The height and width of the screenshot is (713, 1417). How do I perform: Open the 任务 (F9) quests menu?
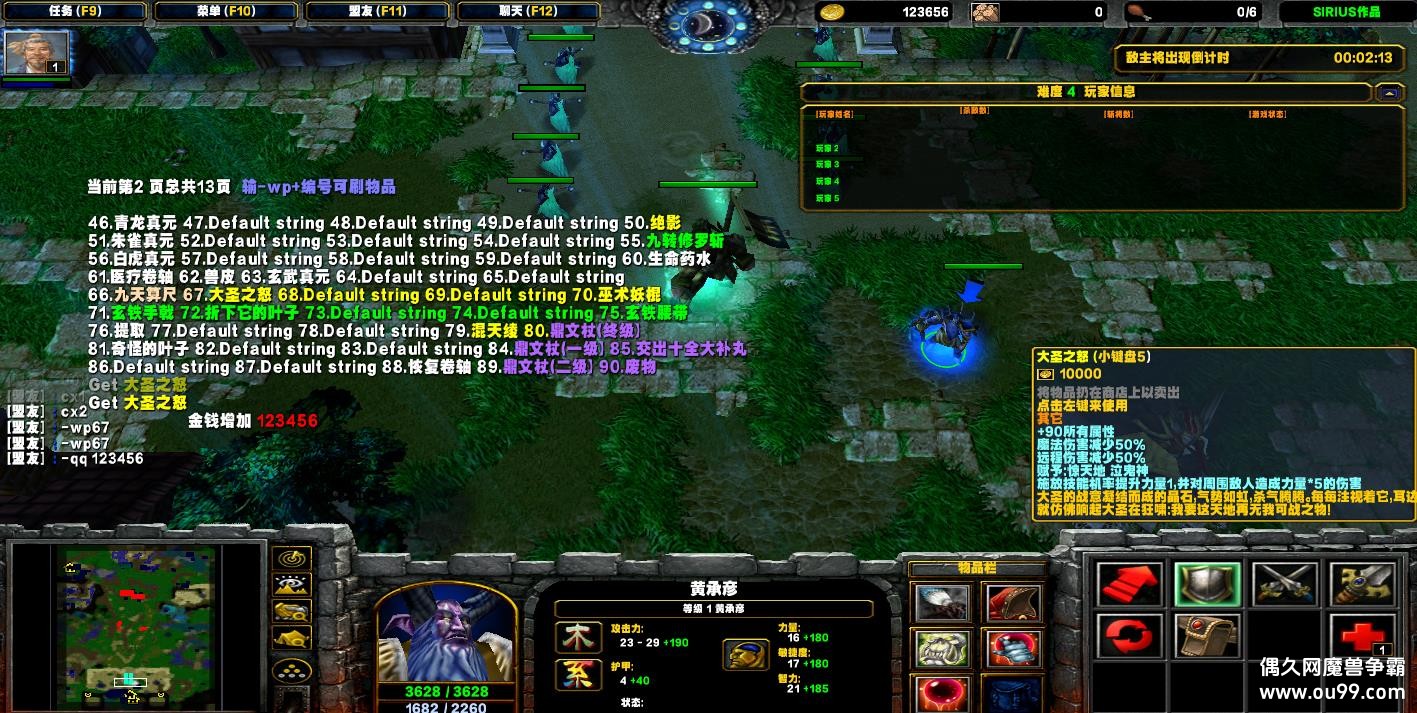(74, 12)
